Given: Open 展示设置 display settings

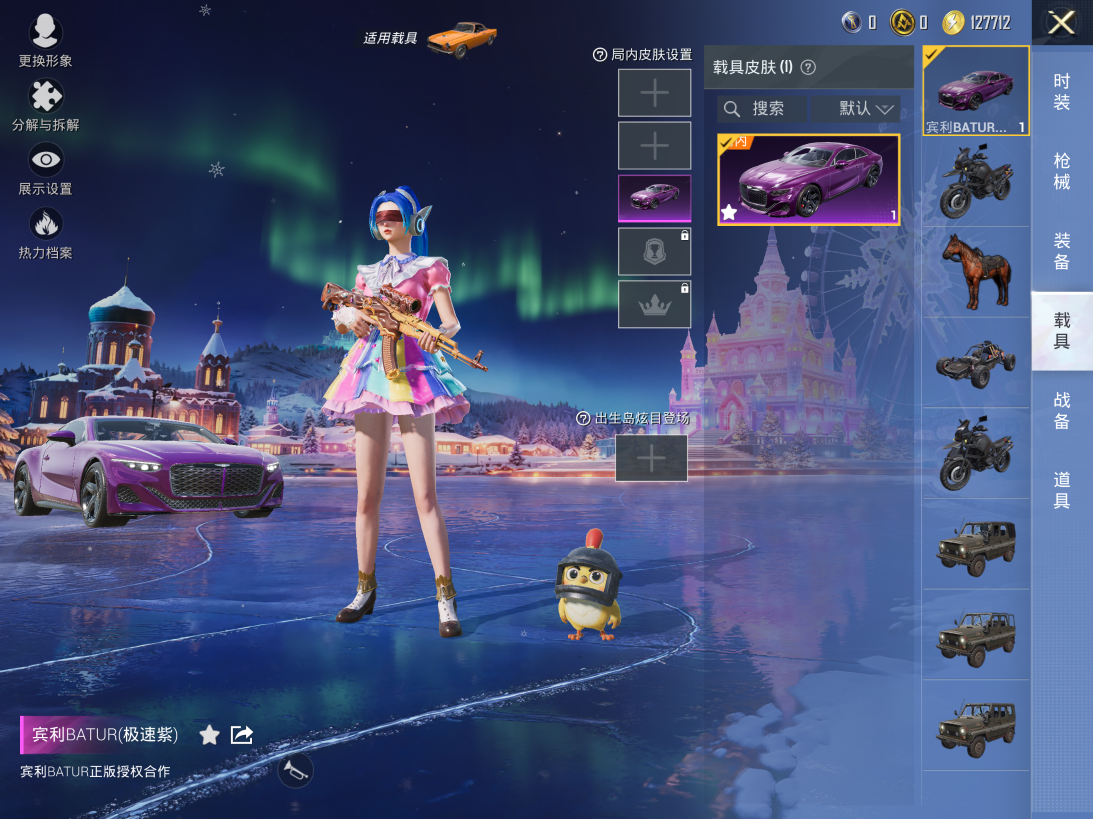Looking at the screenshot, I should click(46, 168).
